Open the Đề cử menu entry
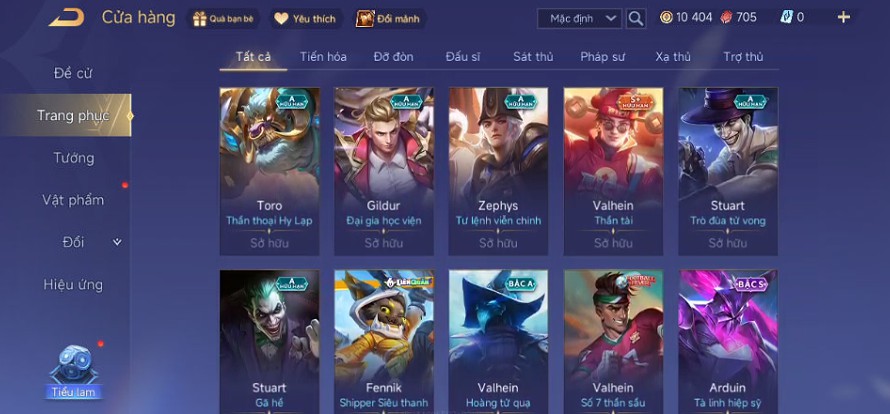Image resolution: width=890 pixels, height=414 pixels. [x=75, y=73]
